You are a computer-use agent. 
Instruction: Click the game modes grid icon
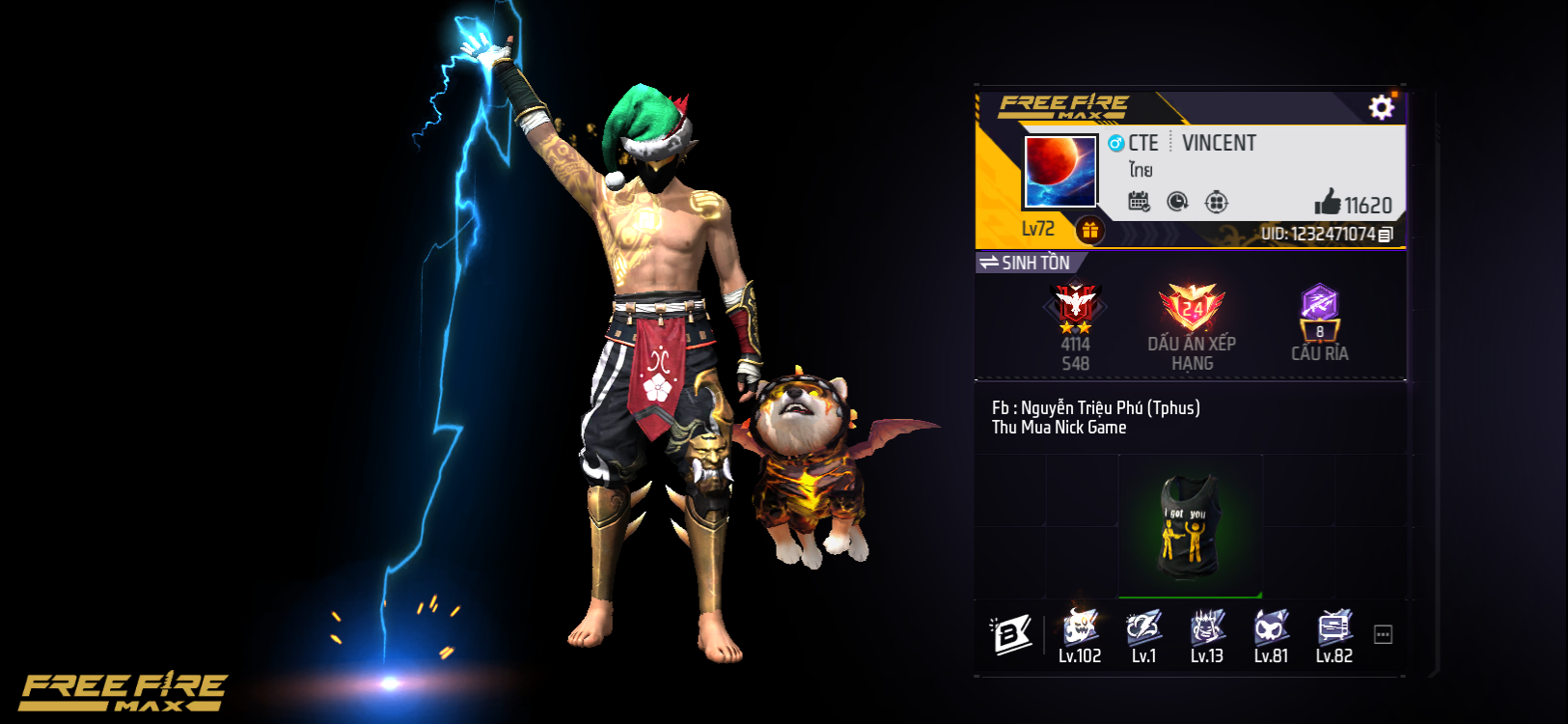[1218, 202]
